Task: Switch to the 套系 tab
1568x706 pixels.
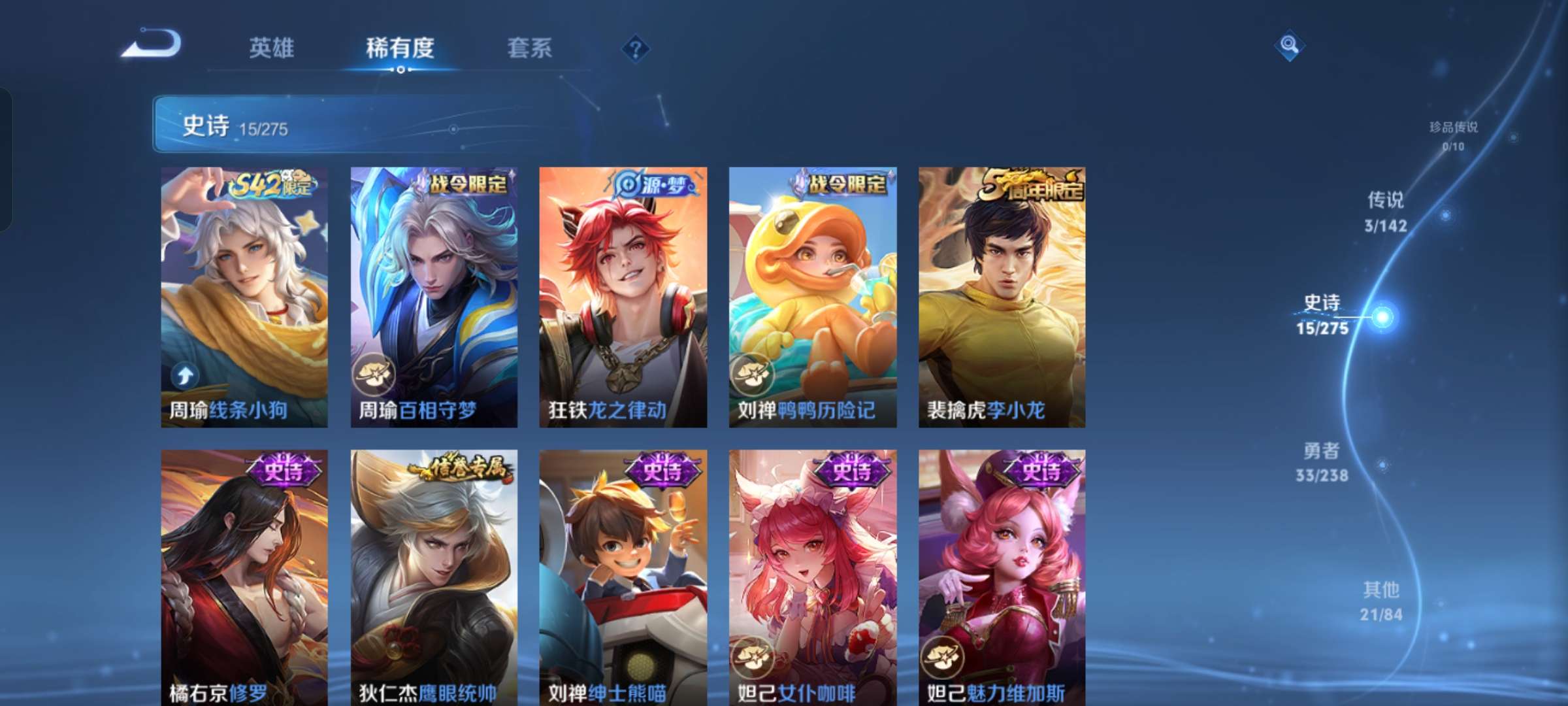Action: pos(531,48)
